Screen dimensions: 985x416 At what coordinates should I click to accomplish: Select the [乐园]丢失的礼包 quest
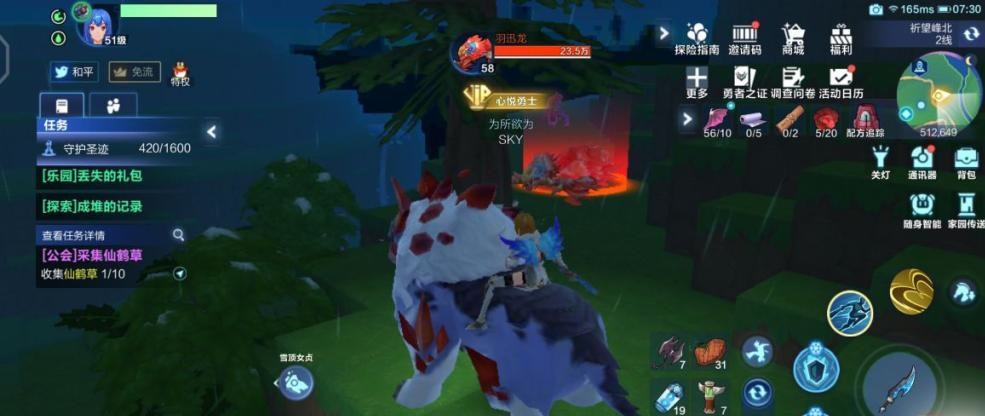[92, 176]
